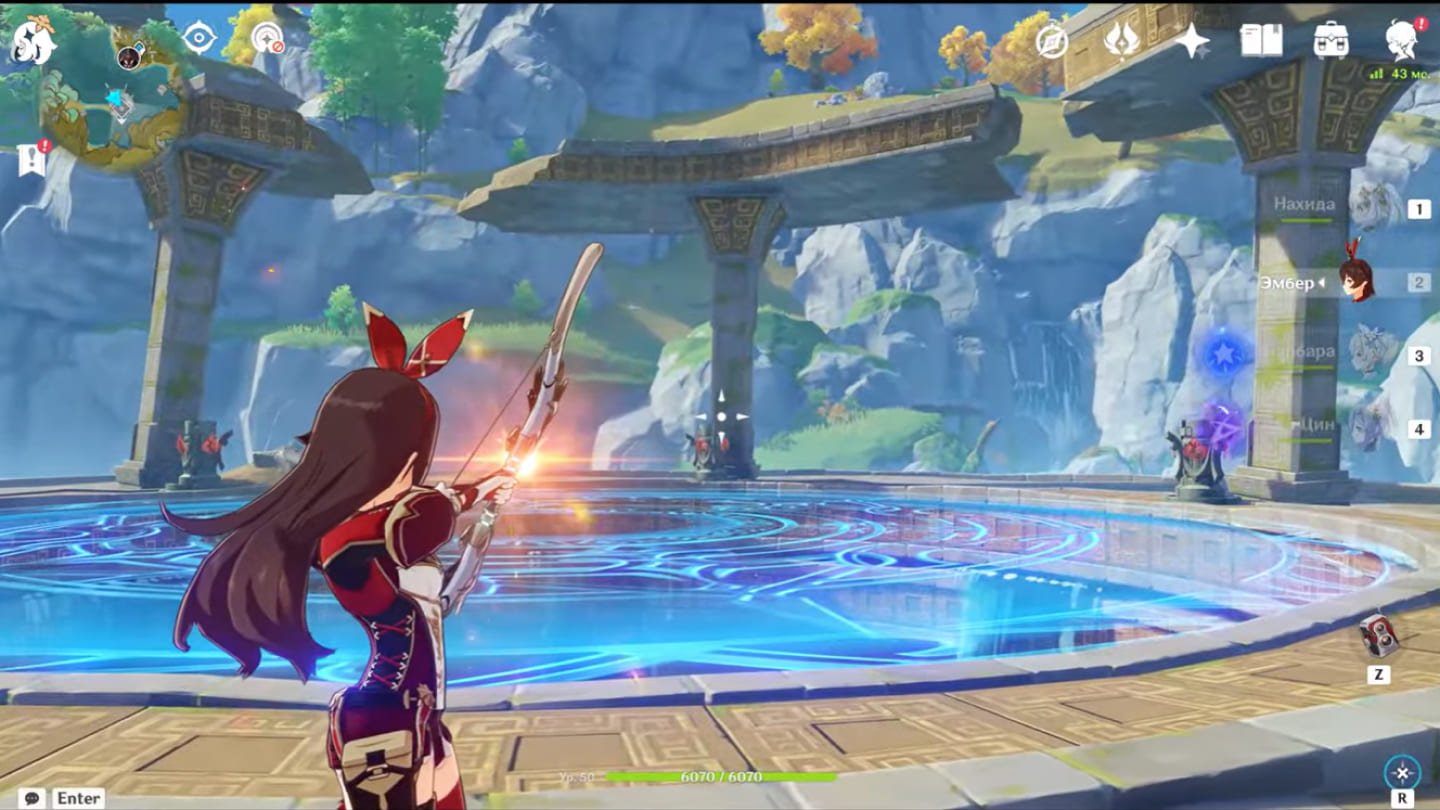This screenshot has width=1440, height=810.
Task: Open the winged battle pass icon
Action: 1120,40
